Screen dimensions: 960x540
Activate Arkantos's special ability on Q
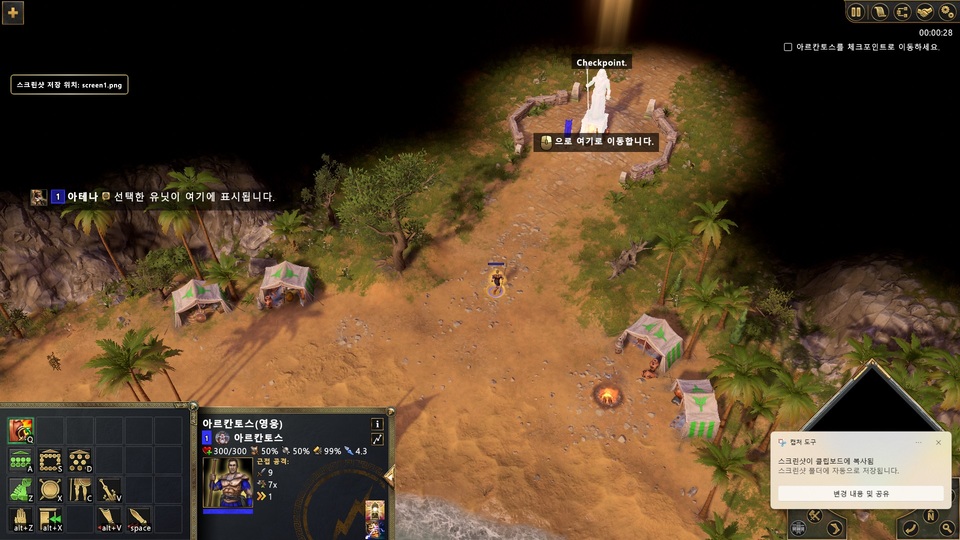[21, 431]
